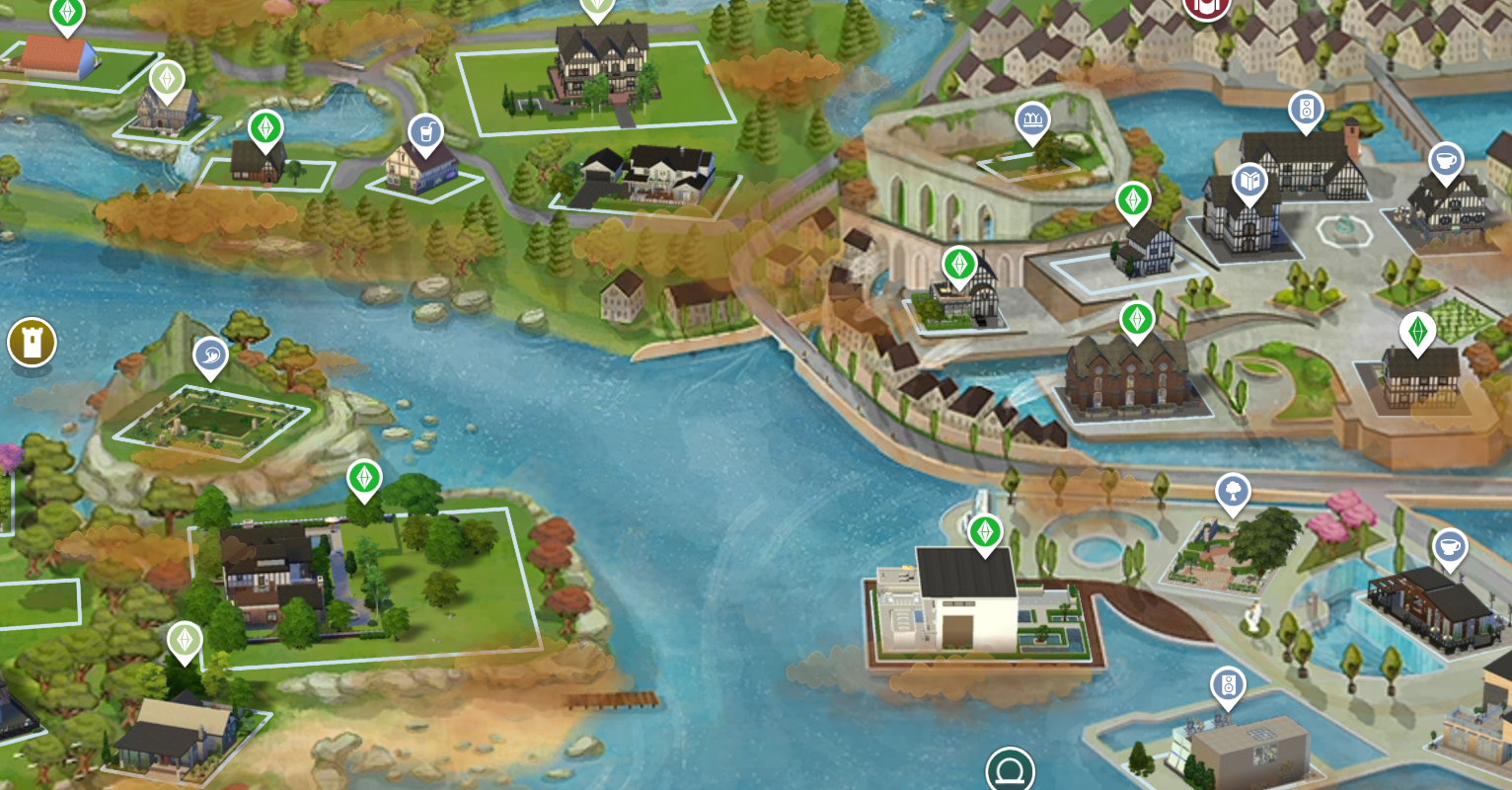Choose the white pin with green plumbob
The height and width of the screenshot is (790, 1512).
coord(1417,332)
